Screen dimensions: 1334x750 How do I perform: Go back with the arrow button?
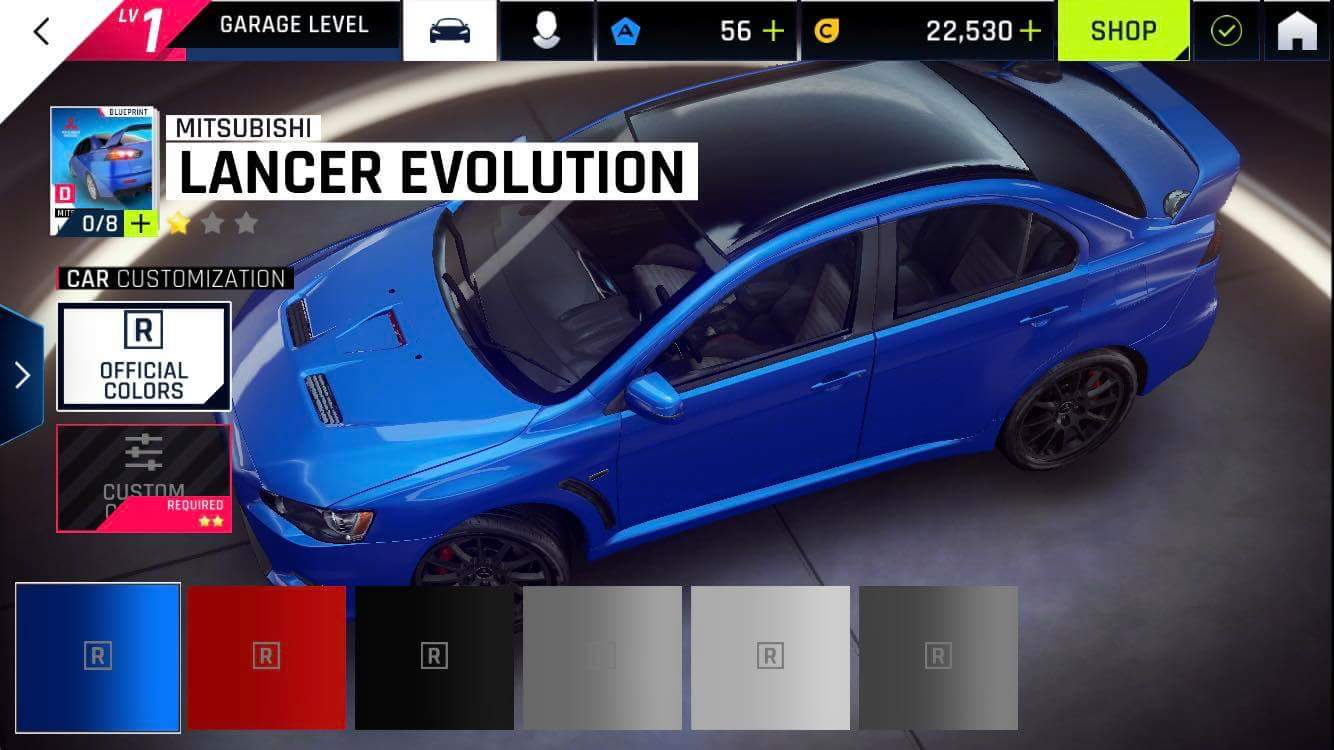point(41,31)
